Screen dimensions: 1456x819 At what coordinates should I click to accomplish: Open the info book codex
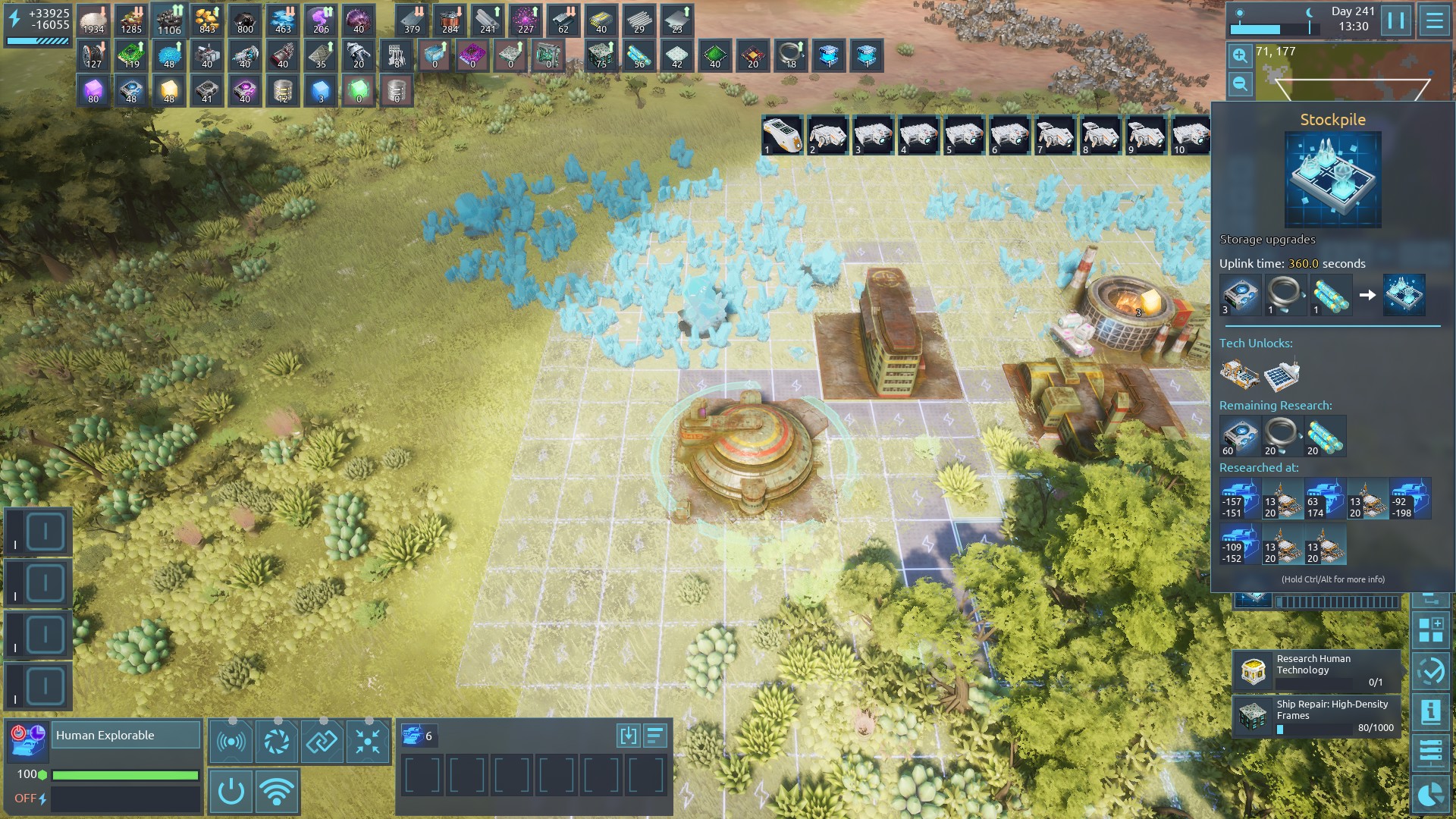(x=1431, y=712)
